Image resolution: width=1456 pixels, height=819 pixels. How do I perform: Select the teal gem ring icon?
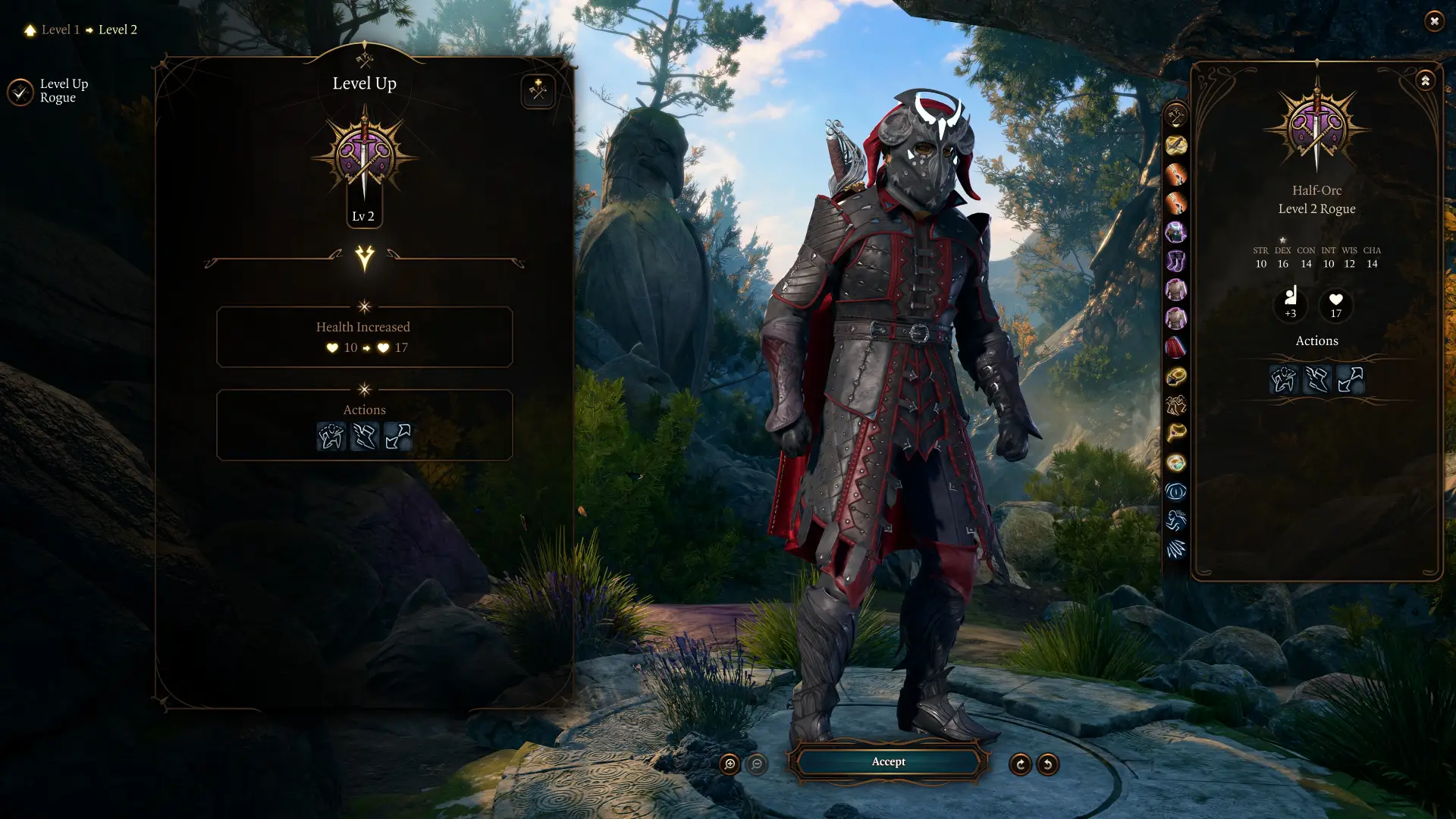coord(1175,463)
